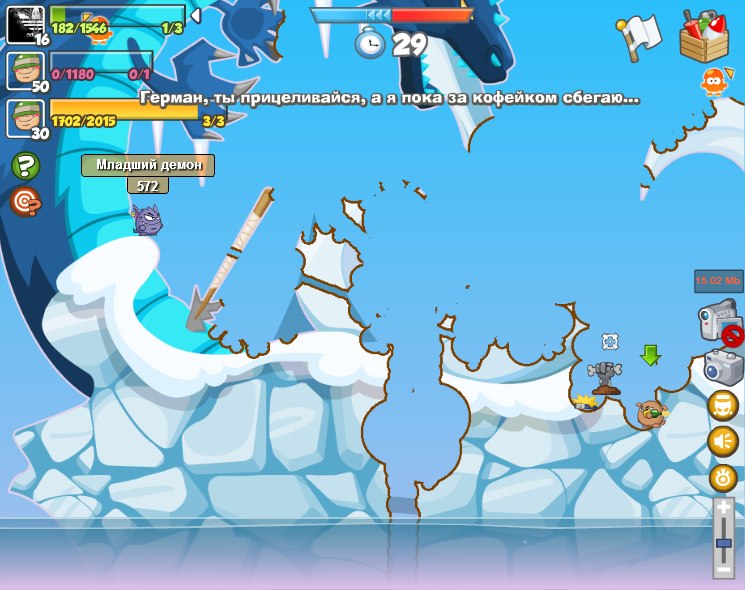Click the target hint button
Screen dimensions: 745x590
tap(25, 202)
